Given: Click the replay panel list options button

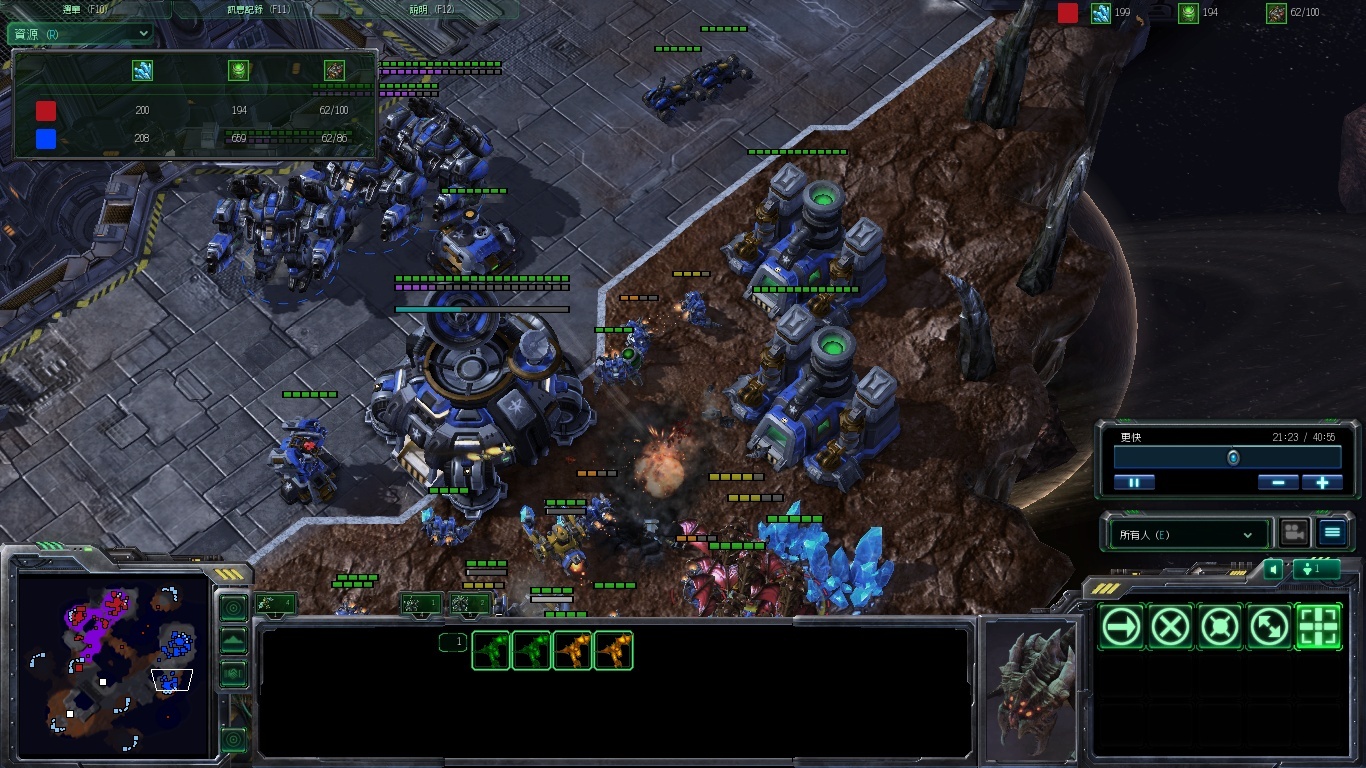Looking at the screenshot, I should 1331,533.
